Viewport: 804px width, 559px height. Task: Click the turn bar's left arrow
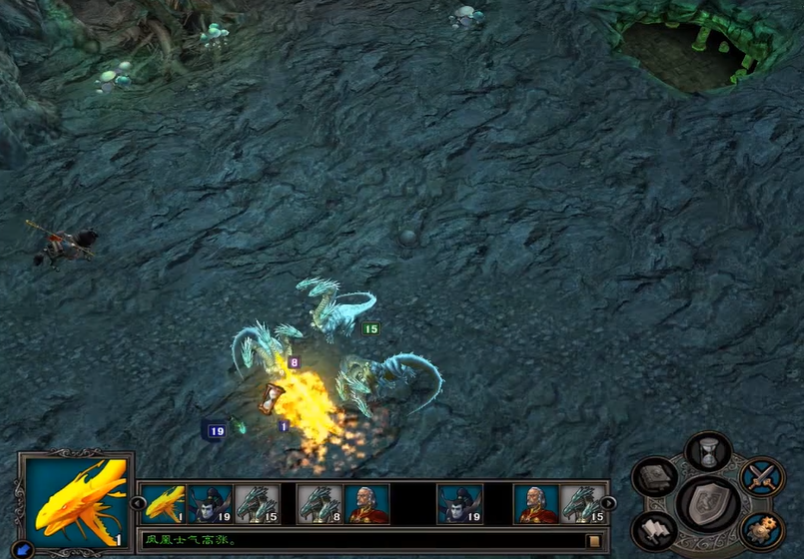[x=137, y=504]
